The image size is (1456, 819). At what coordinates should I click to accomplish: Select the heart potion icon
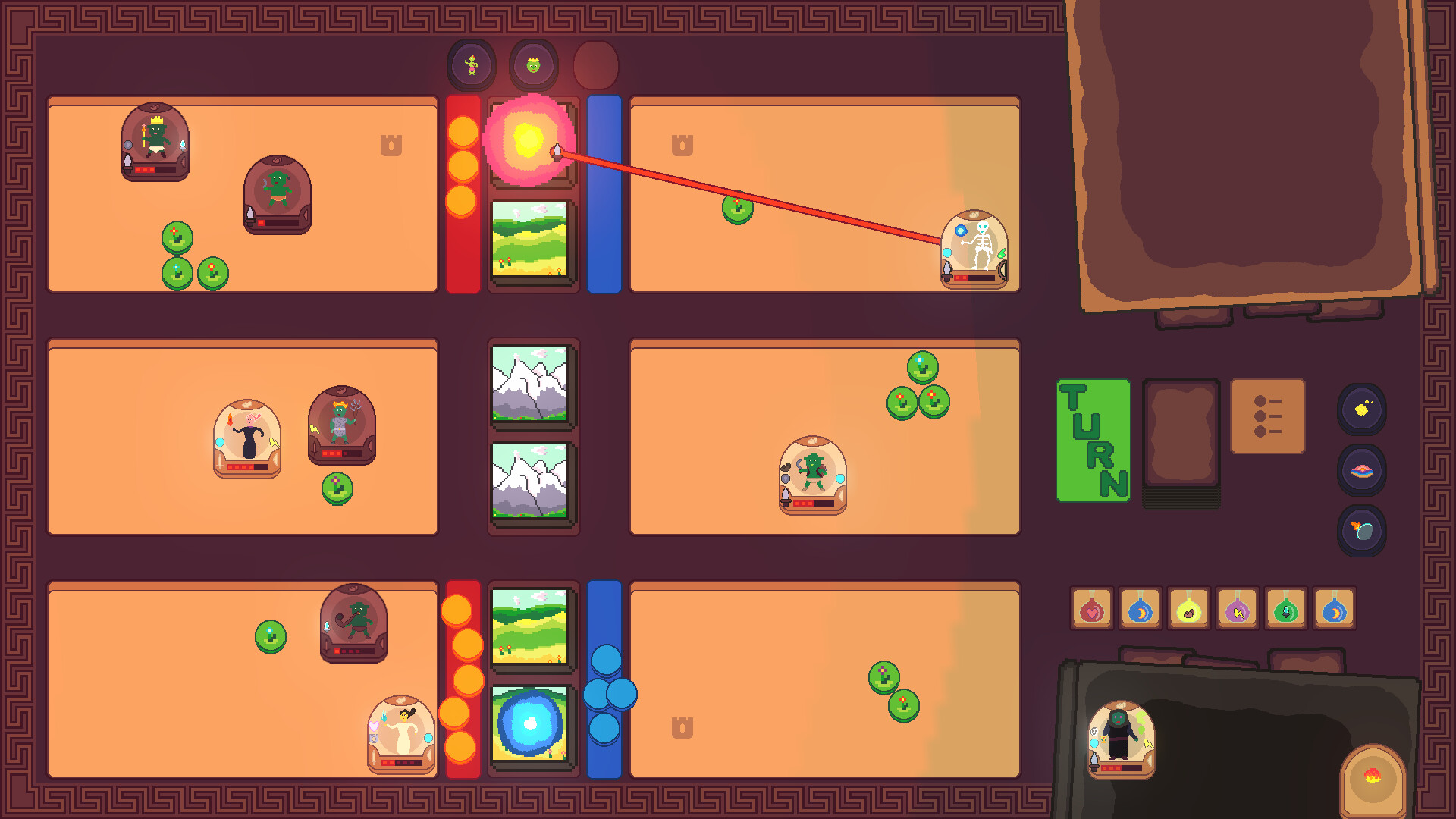(x=1092, y=608)
